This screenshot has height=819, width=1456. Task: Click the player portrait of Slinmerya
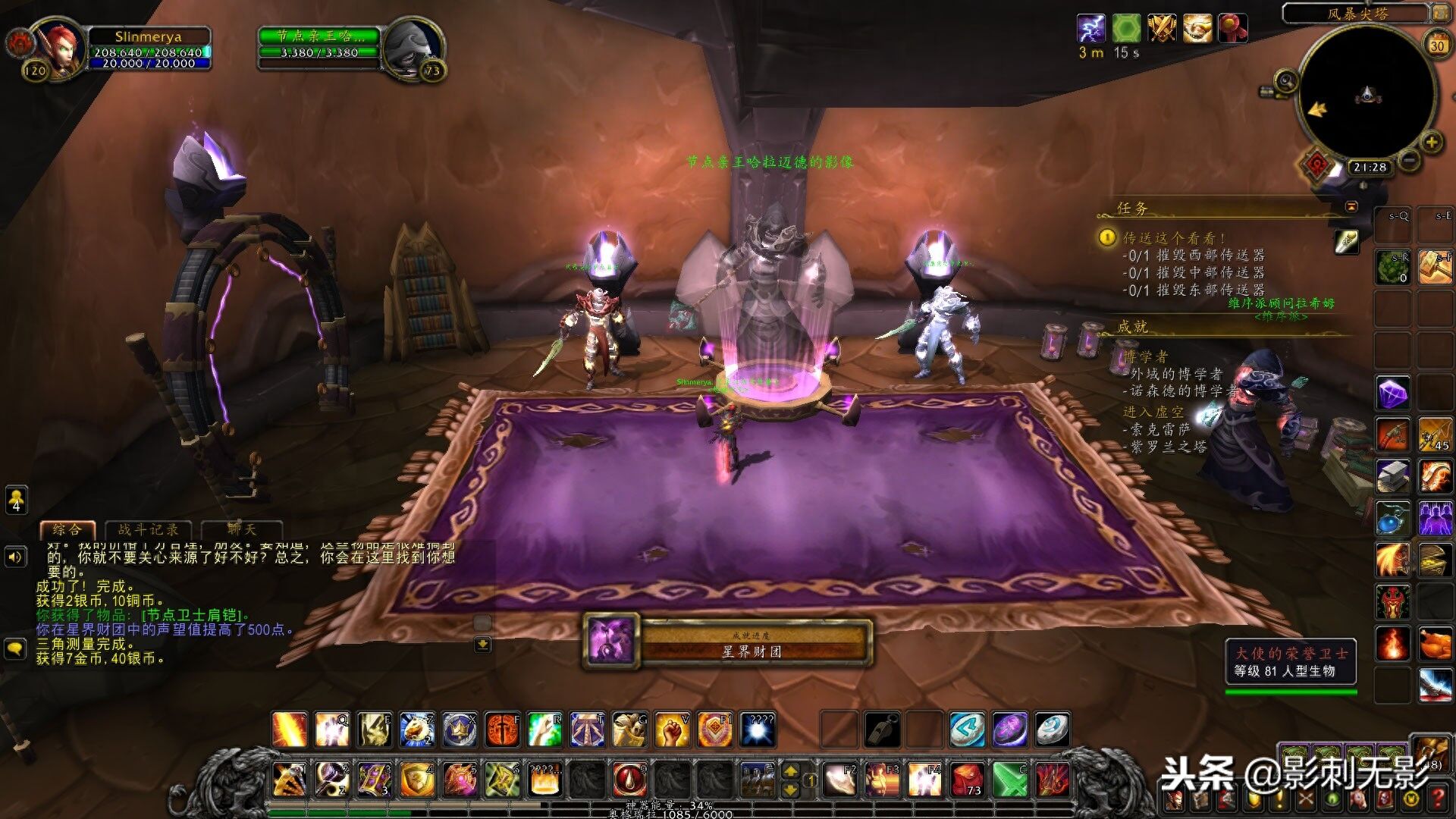(55, 47)
